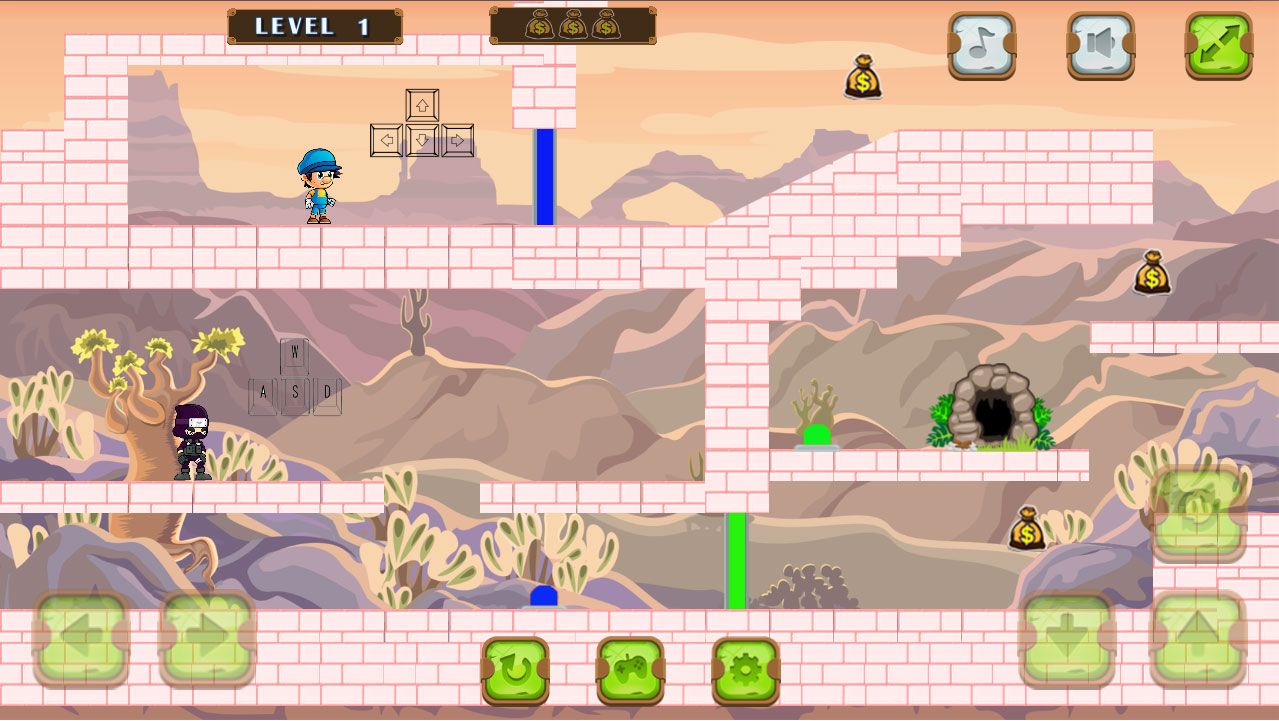This screenshot has width=1279, height=721.
Task: Open settings with the gear button
Action: (x=746, y=671)
